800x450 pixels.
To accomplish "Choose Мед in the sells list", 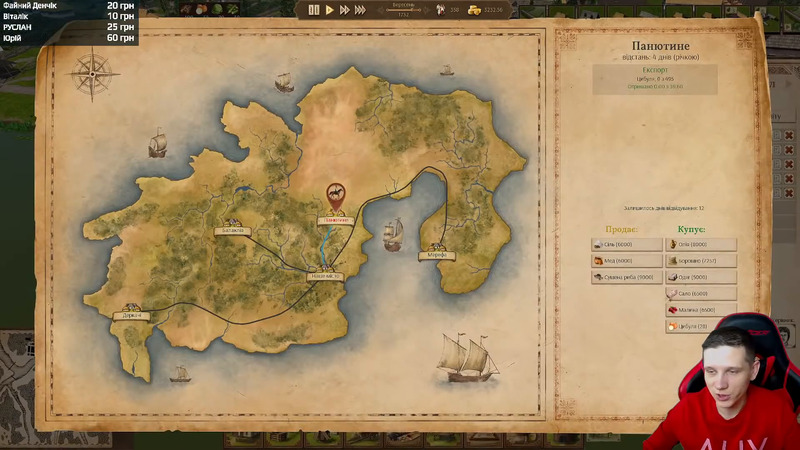I will 626,261.
